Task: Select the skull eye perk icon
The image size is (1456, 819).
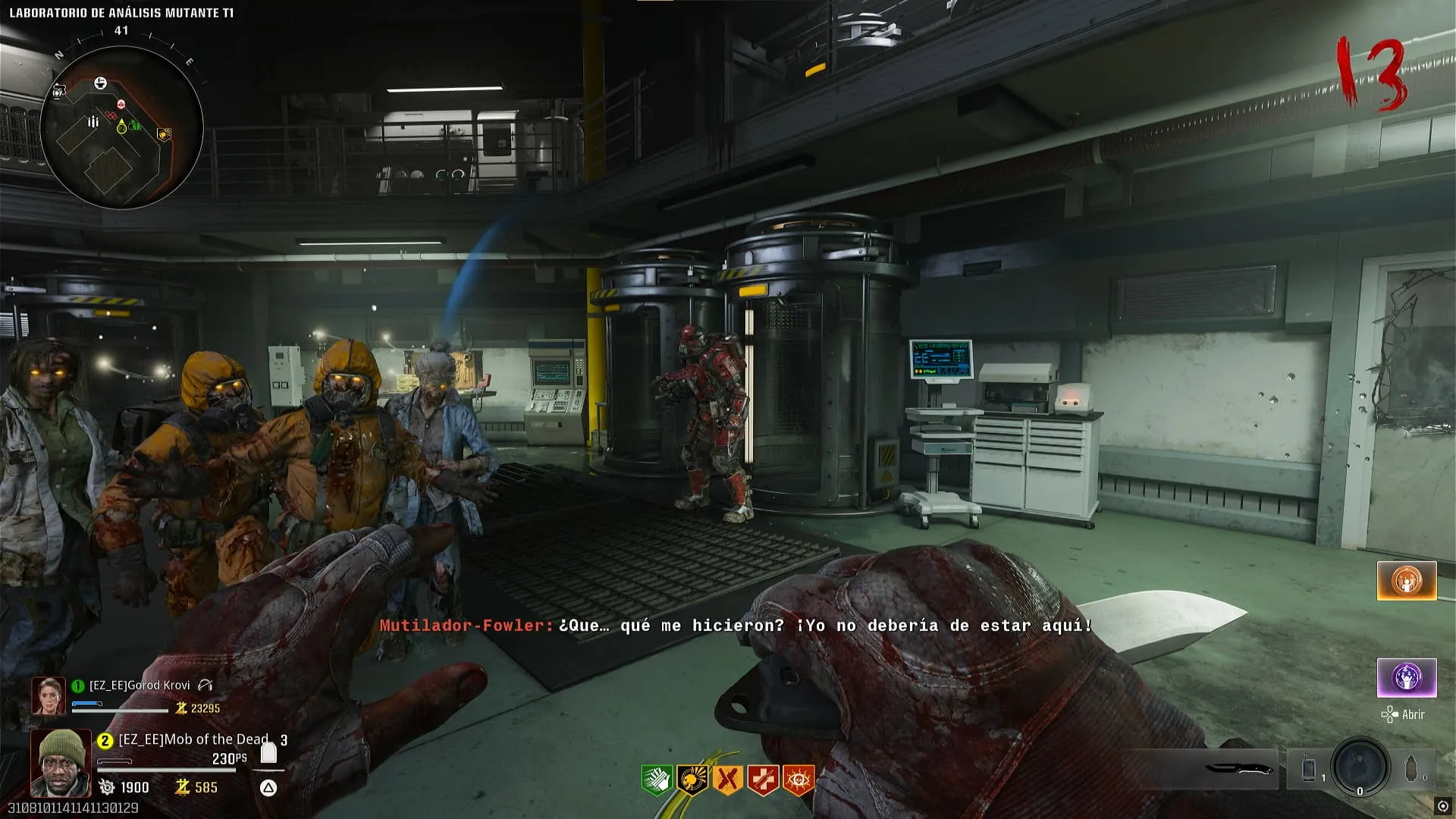Action: coord(799,780)
